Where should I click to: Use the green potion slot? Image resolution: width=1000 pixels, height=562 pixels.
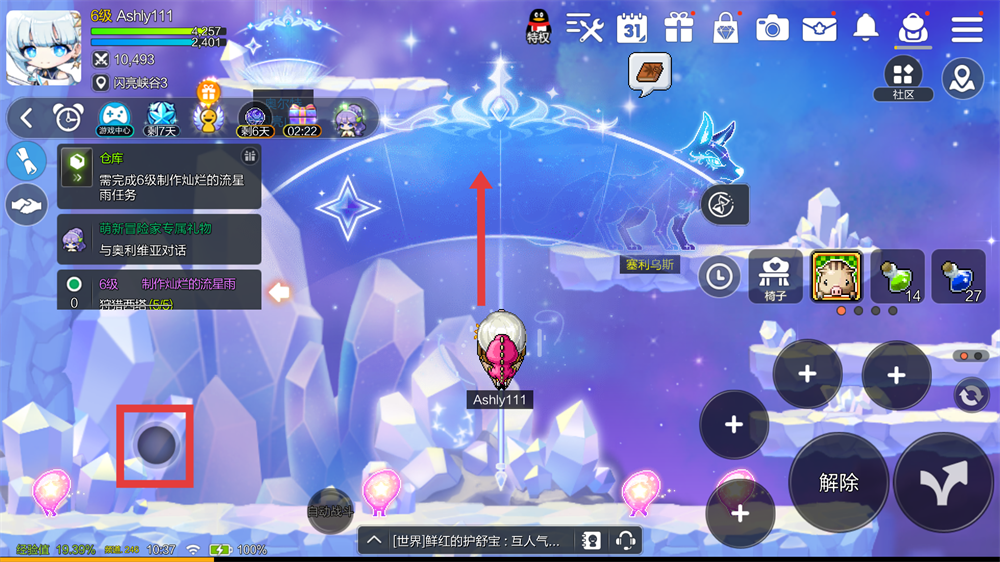[897, 276]
